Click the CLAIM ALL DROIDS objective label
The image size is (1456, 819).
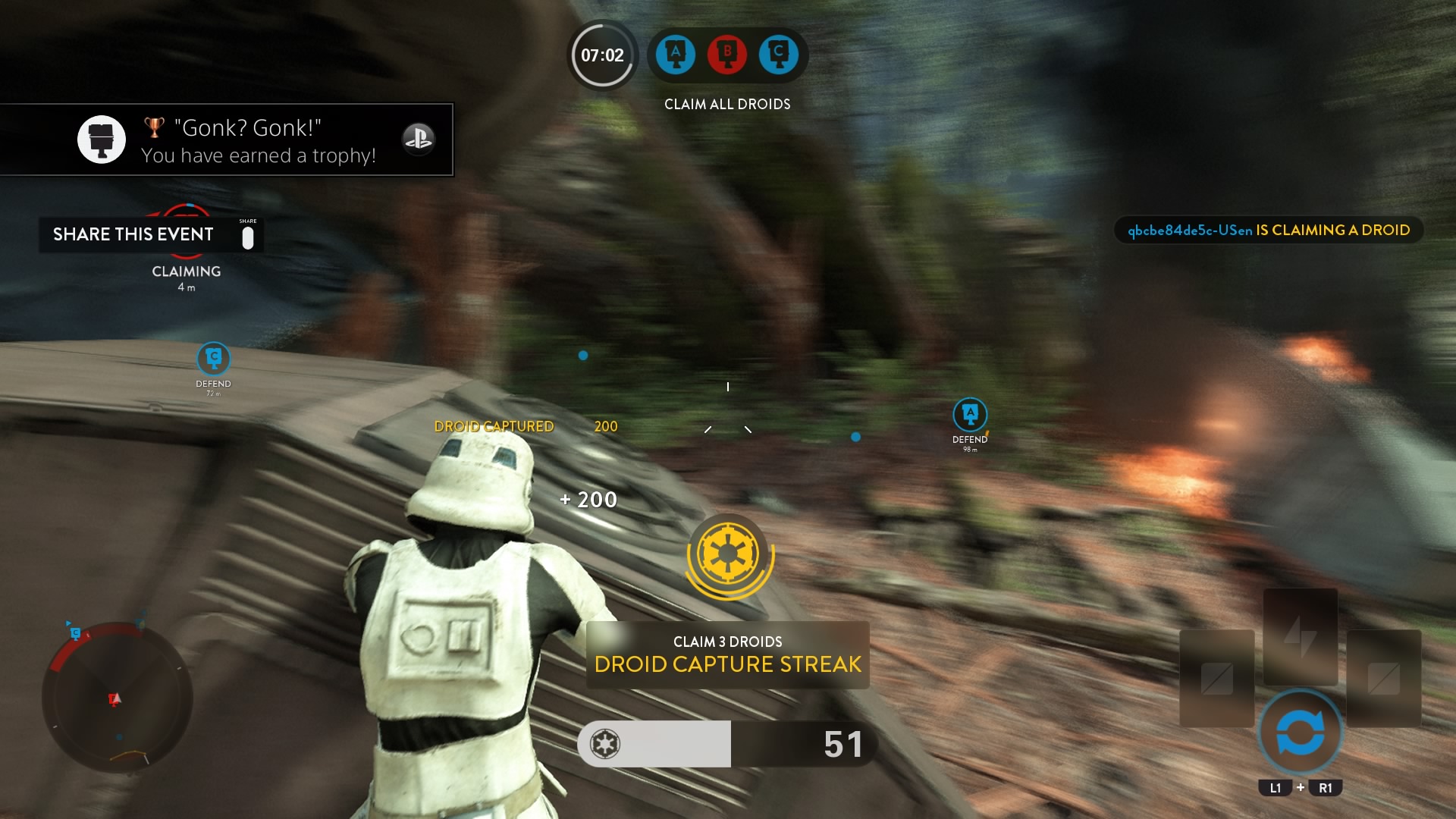tap(726, 104)
